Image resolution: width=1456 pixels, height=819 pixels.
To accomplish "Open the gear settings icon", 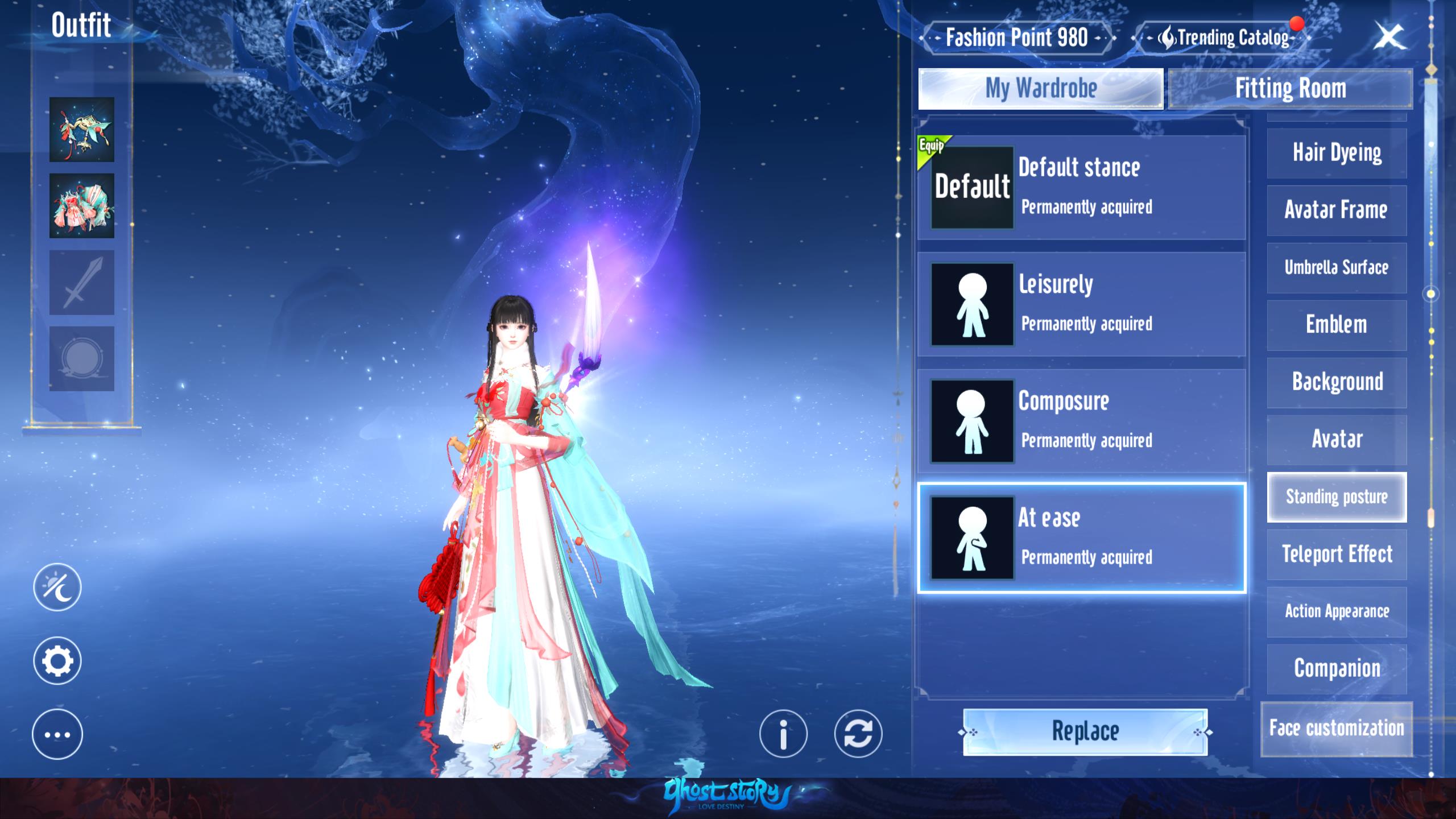I will pyautogui.click(x=57, y=661).
